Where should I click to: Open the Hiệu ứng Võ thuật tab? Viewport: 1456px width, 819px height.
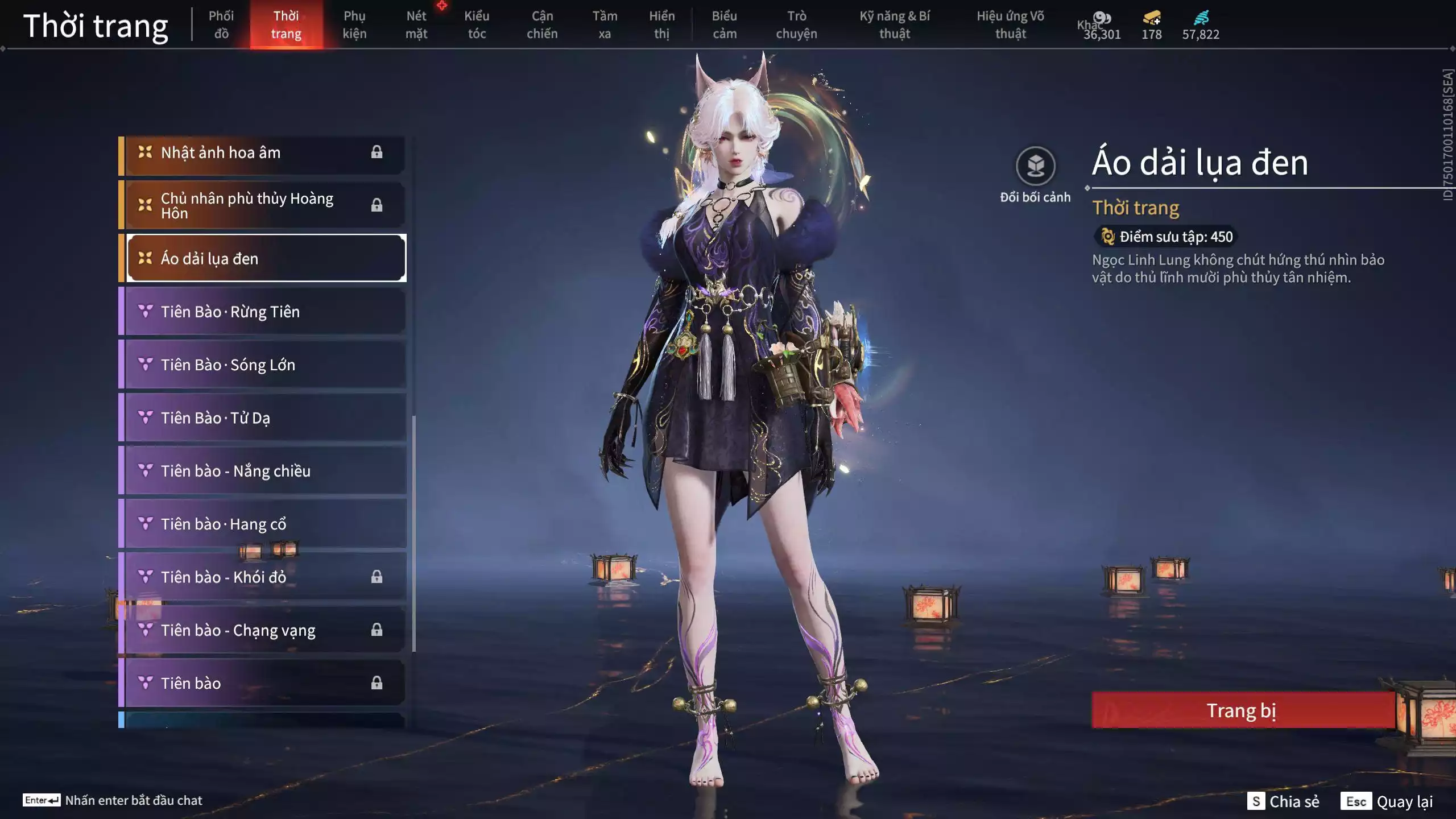tap(1012, 24)
